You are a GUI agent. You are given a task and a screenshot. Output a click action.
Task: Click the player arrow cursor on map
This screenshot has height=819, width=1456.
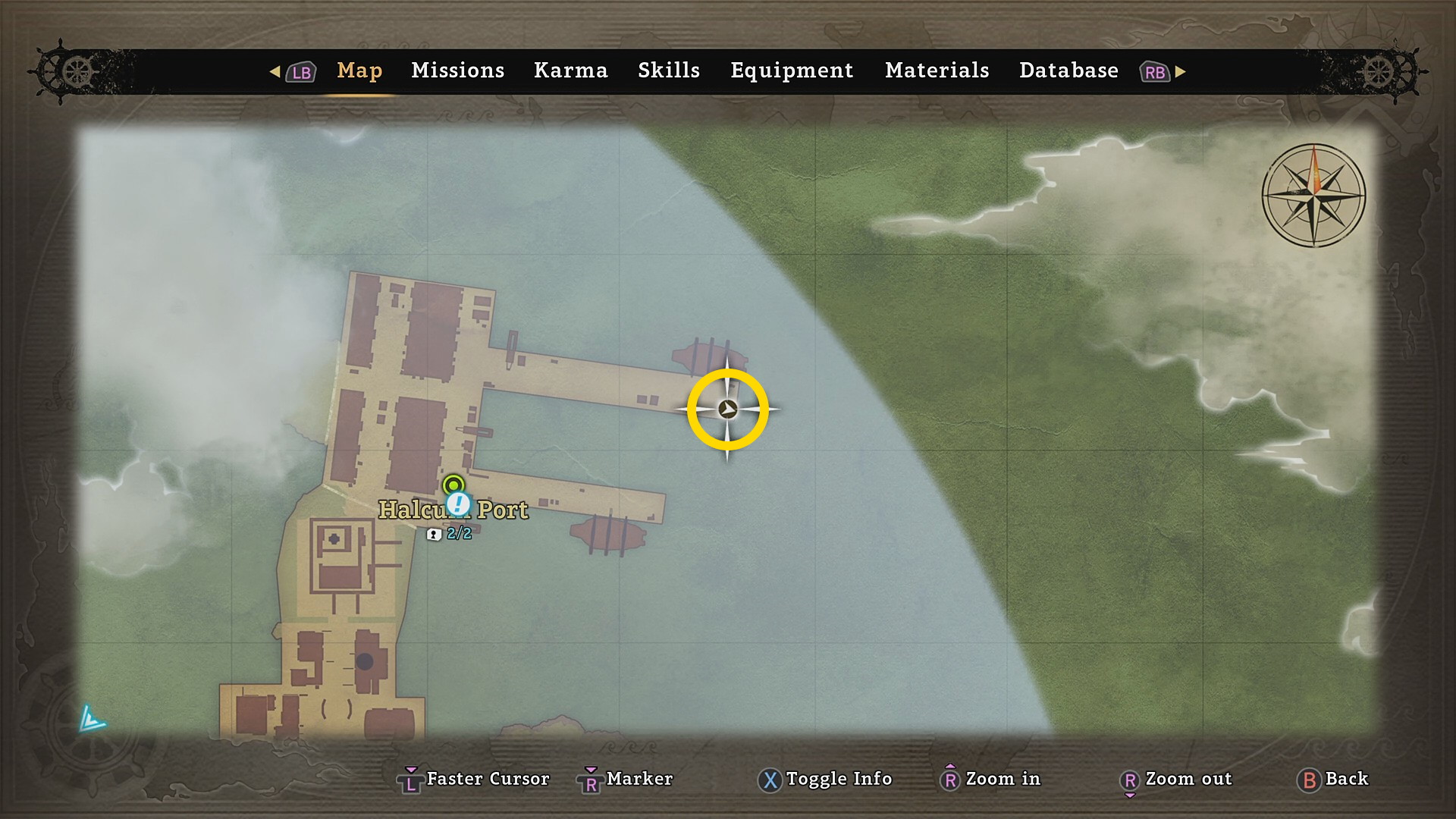click(727, 409)
